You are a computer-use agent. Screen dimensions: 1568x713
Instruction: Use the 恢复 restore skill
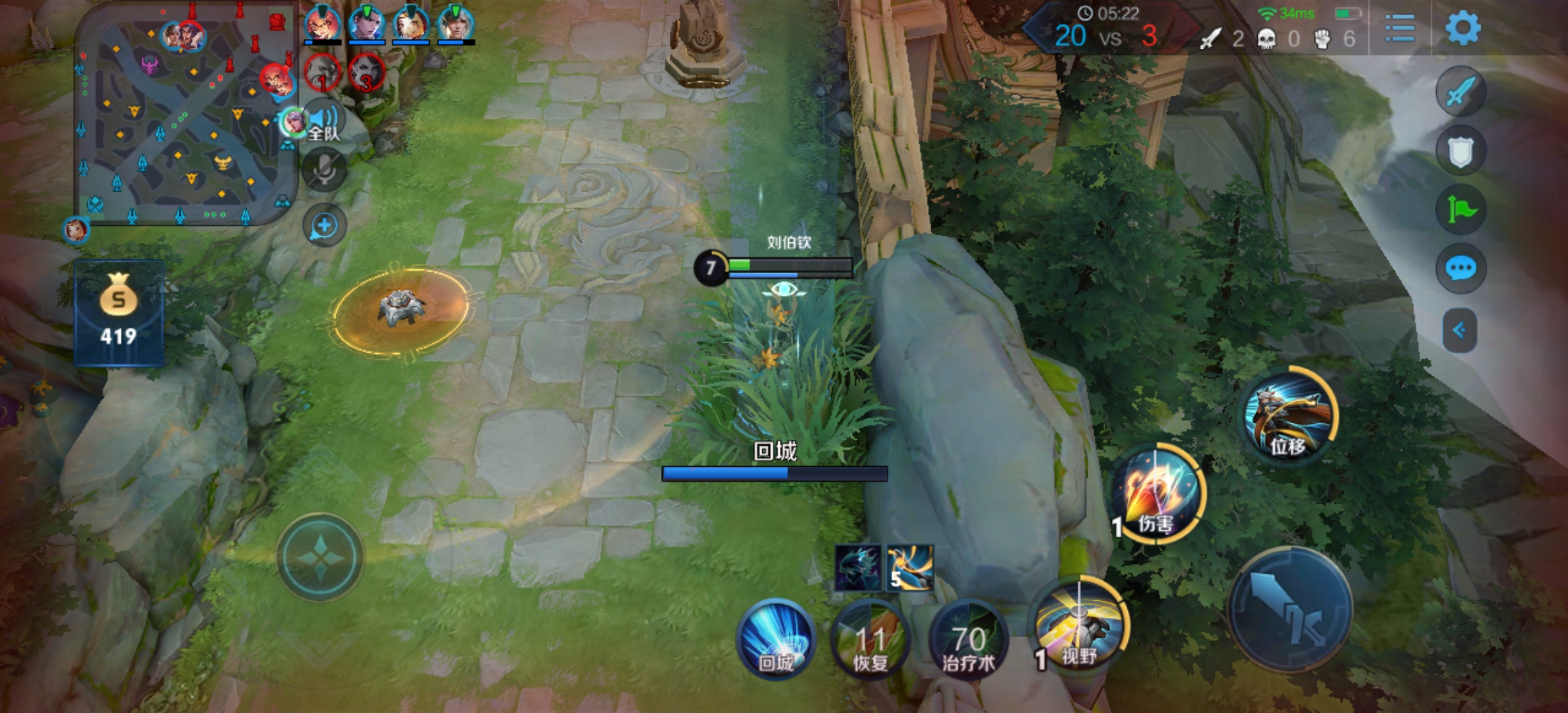870,639
